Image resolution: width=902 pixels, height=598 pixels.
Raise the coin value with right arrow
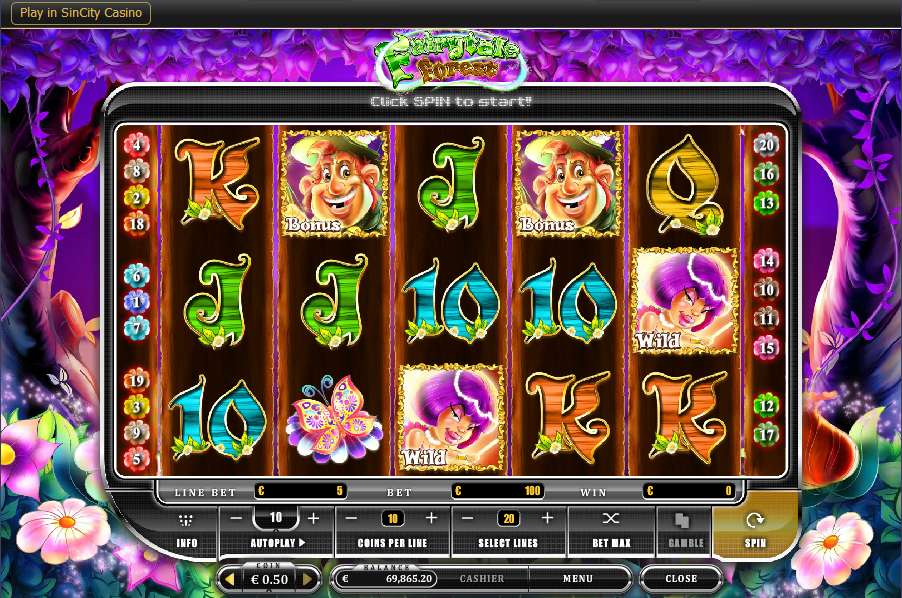pyautogui.click(x=307, y=579)
